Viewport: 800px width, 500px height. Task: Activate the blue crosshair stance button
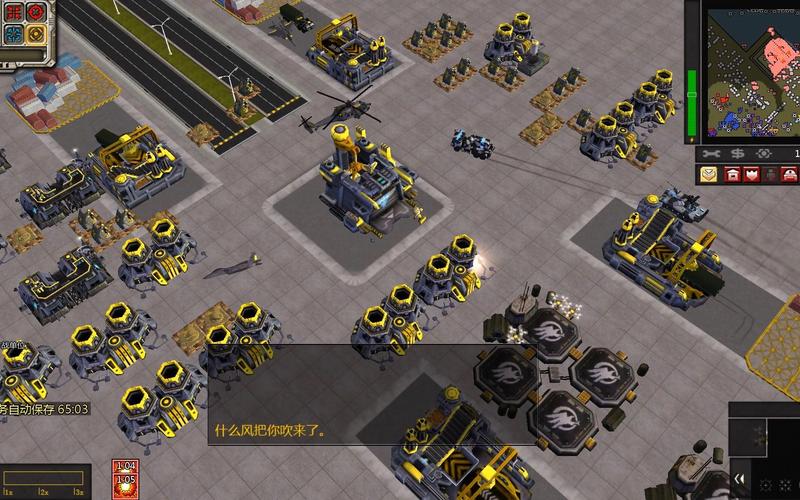13,34
